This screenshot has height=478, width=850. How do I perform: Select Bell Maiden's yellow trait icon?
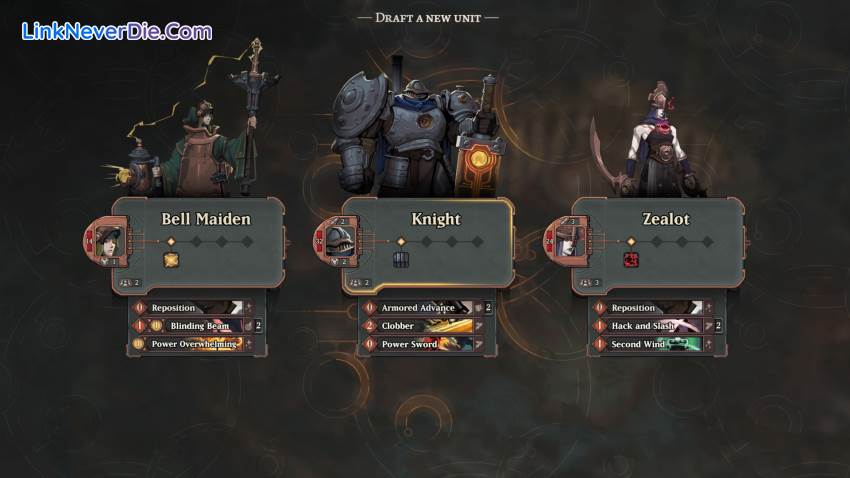tap(171, 260)
